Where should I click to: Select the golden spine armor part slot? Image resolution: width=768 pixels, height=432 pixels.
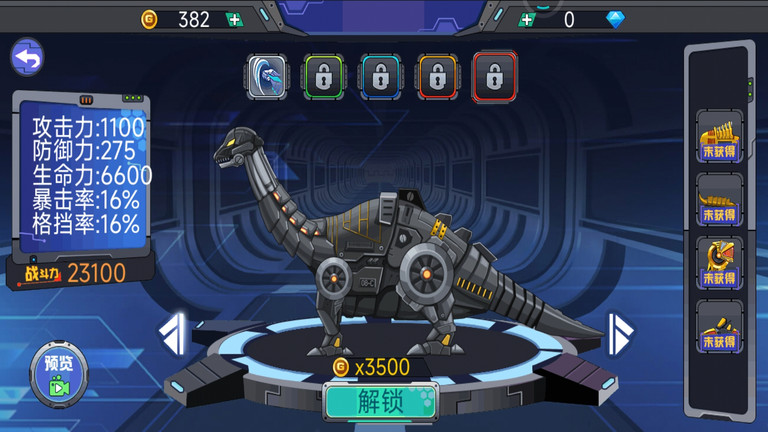(x=719, y=136)
